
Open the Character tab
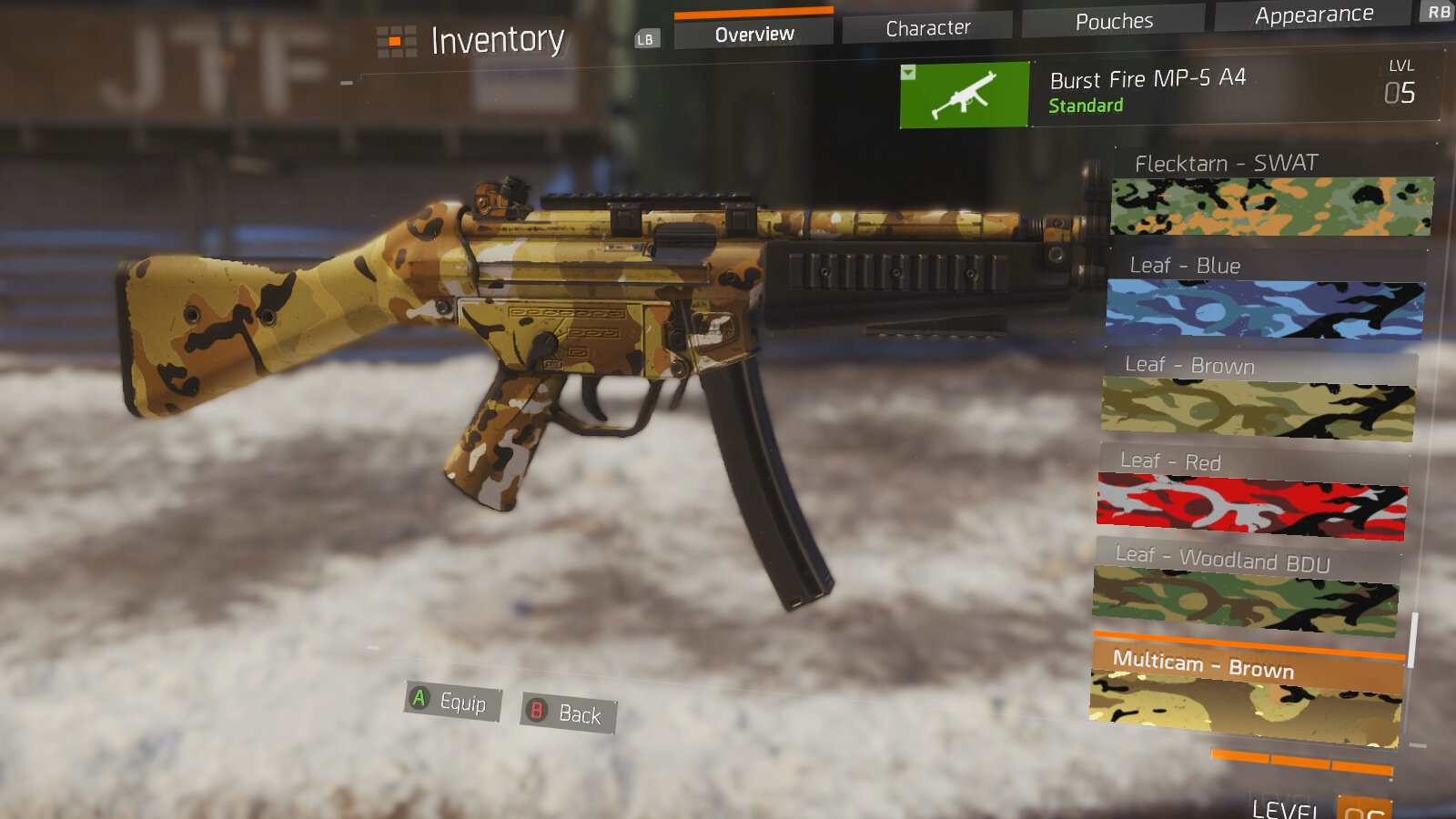pyautogui.click(x=927, y=28)
